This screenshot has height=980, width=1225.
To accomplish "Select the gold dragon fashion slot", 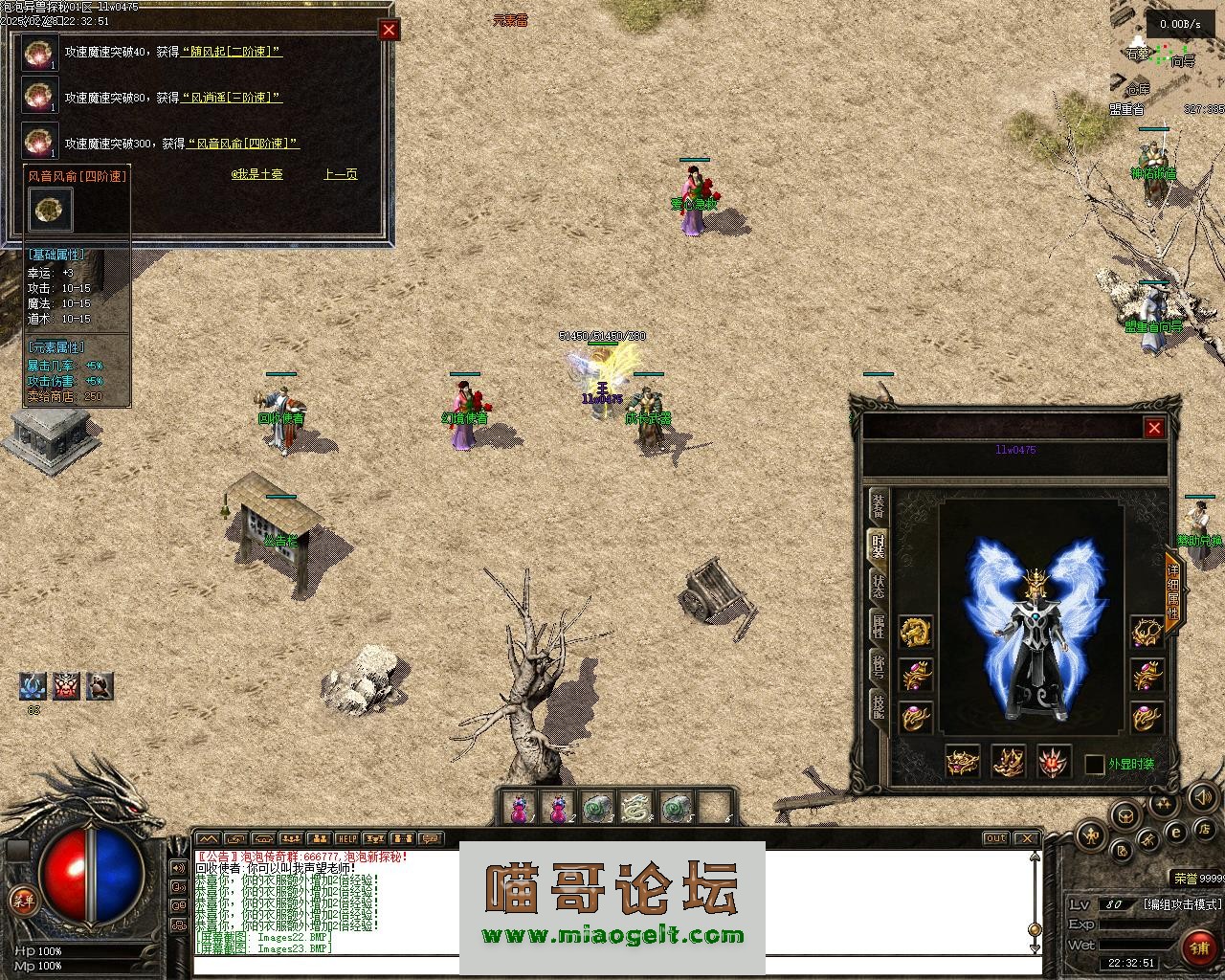I will pyautogui.click(x=916, y=632).
